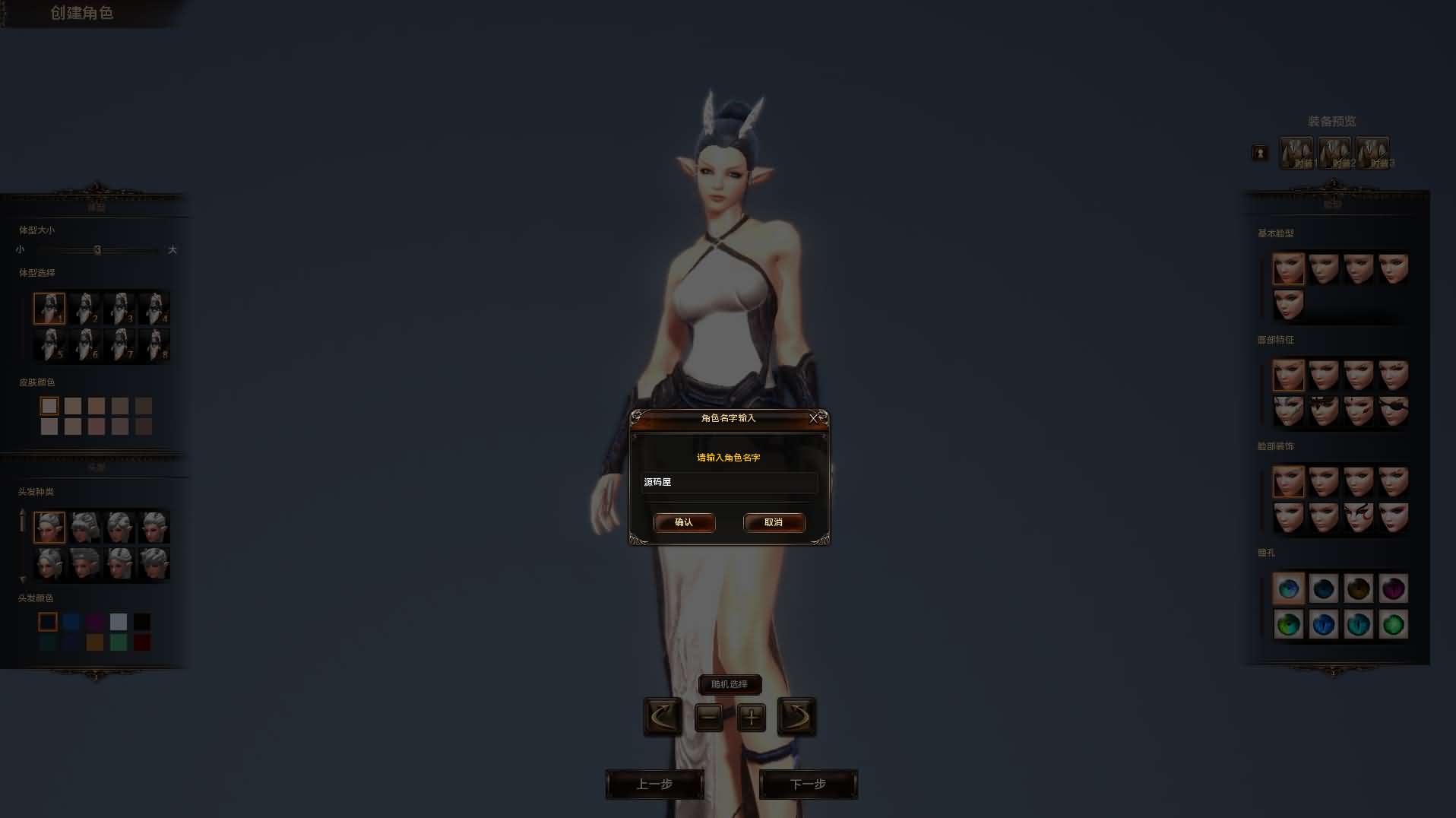This screenshot has width=1456, height=818.
Task: Expand the second basic face shape row thumbnail
Action: pos(1288,305)
